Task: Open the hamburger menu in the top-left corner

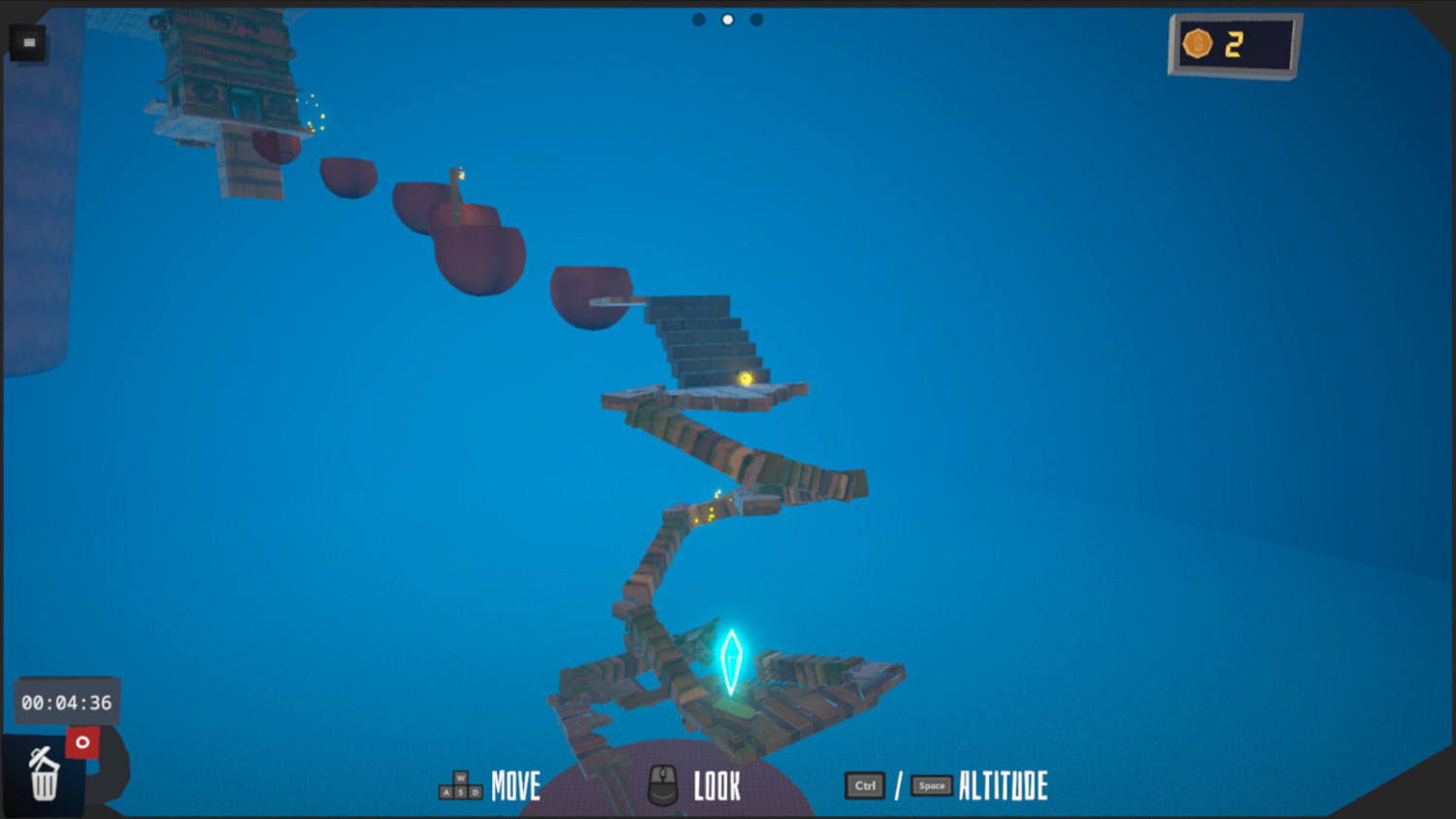Action: (29, 42)
